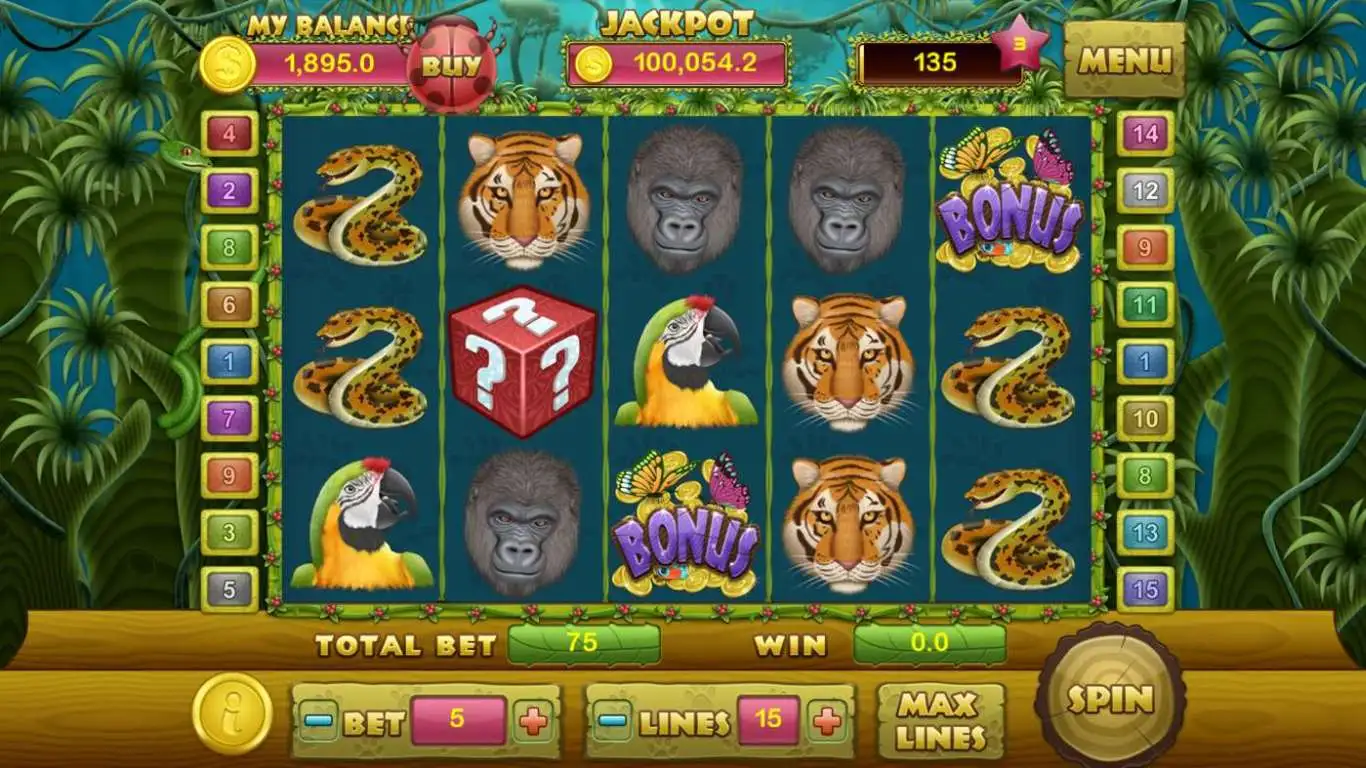Open the MENU button

coord(1124,61)
